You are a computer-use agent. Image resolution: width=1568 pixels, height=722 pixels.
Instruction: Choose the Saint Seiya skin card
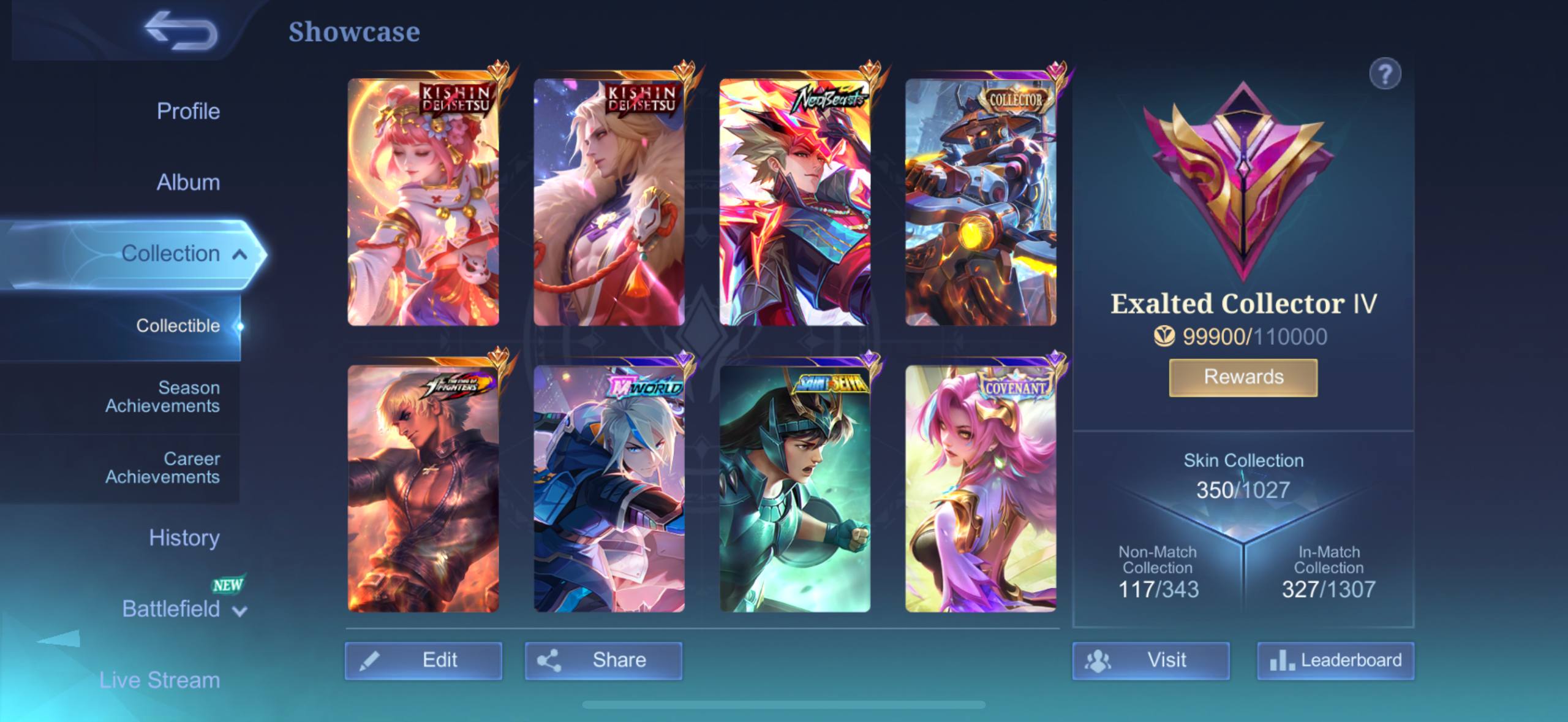(794, 488)
